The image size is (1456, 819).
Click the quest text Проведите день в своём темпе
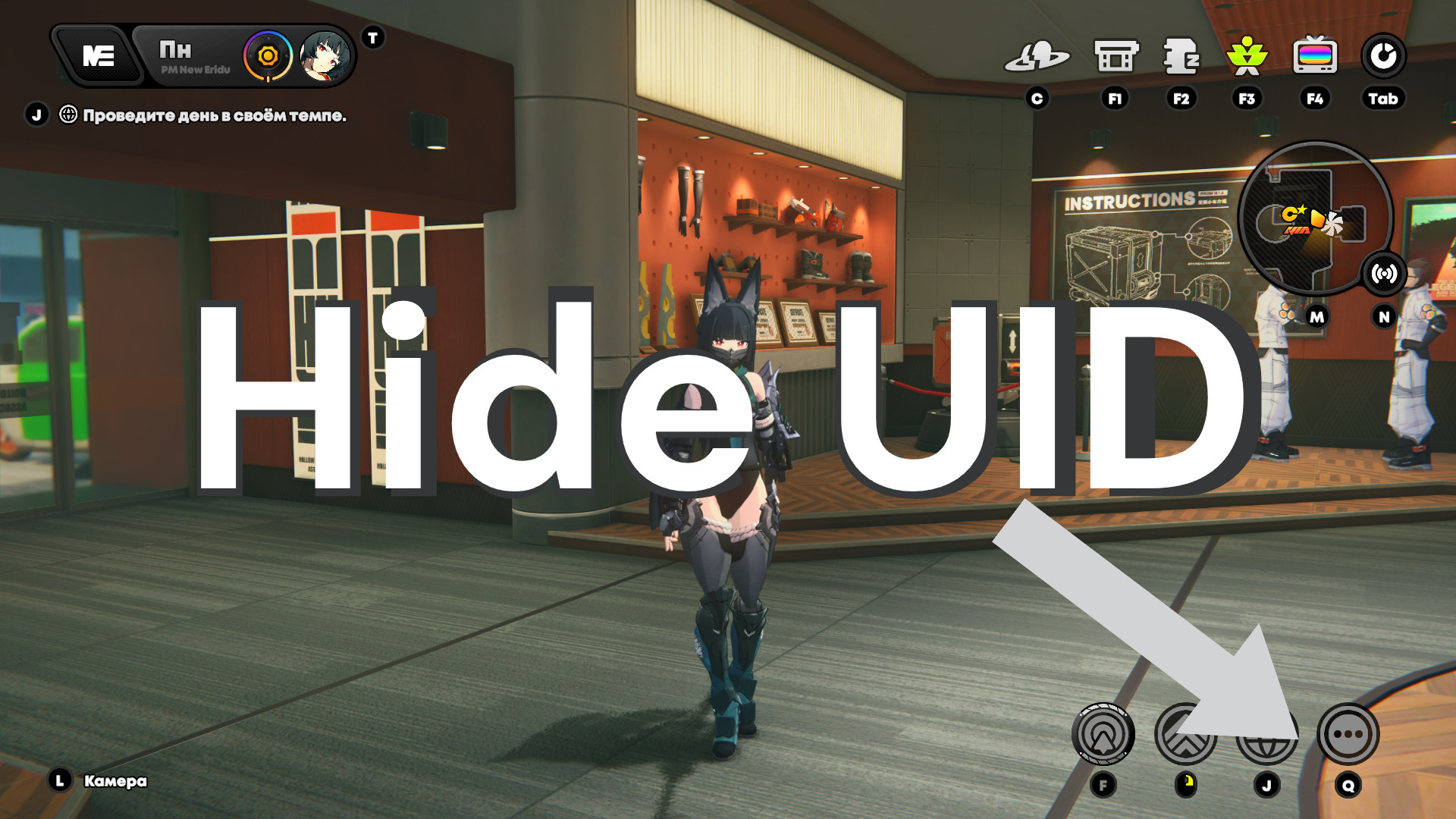click(x=216, y=114)
